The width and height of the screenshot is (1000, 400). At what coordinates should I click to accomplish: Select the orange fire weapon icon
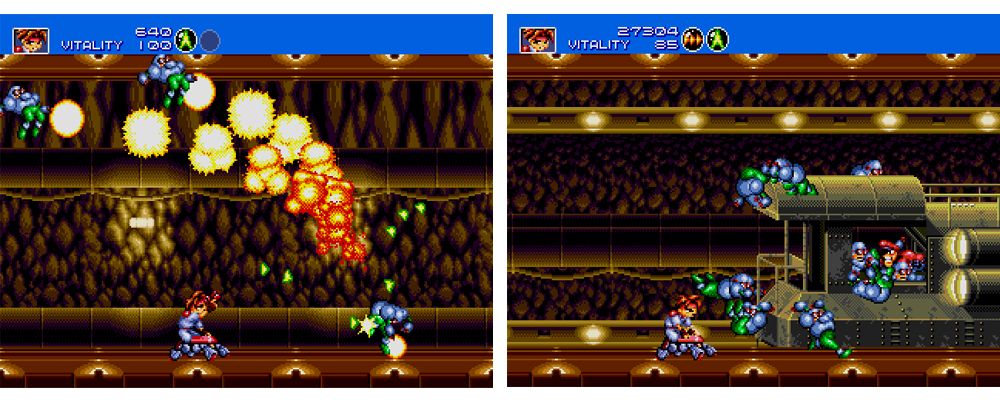(694, 40)
